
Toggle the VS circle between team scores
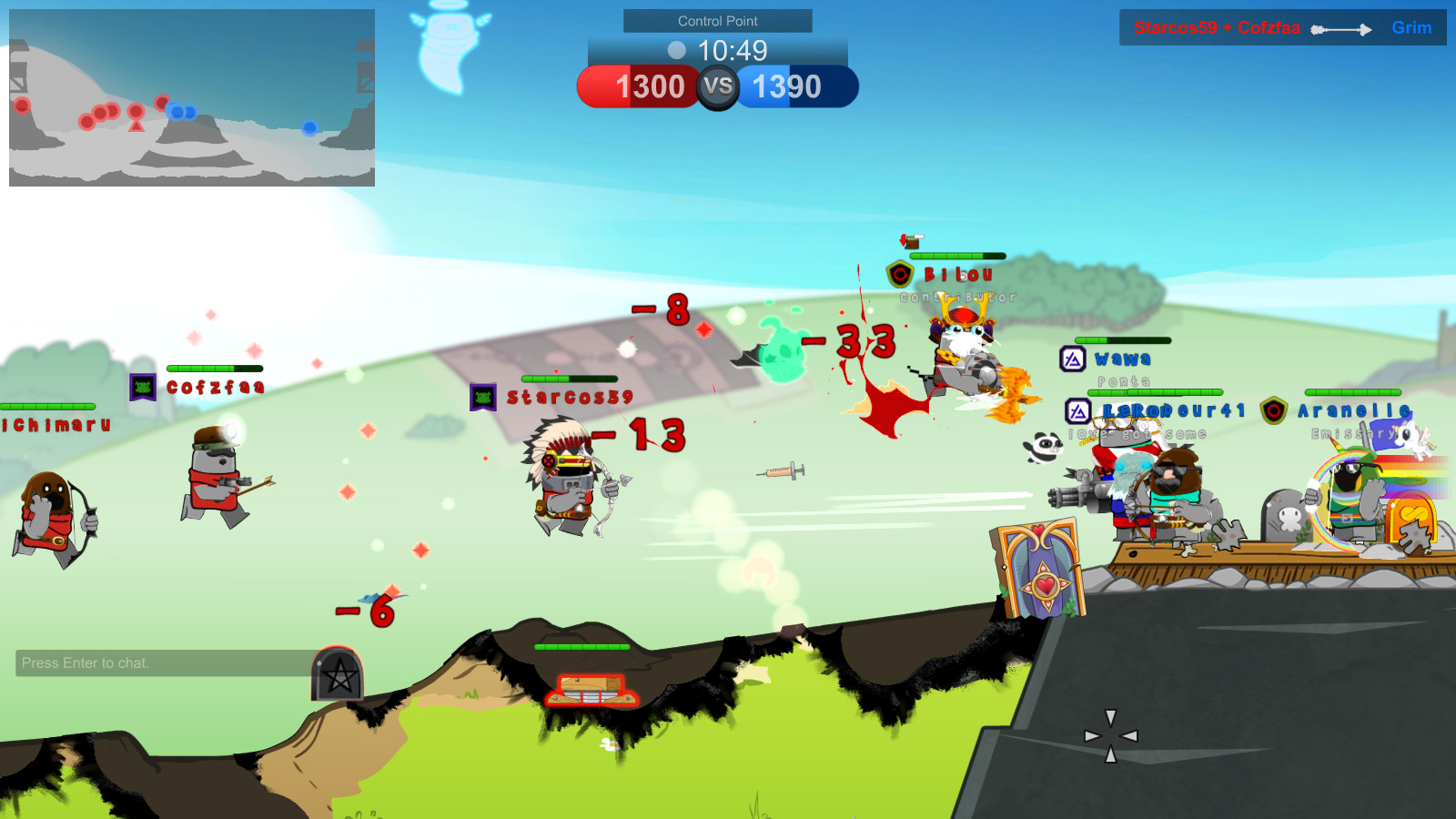pyautogui.click(x=718, y=86)
